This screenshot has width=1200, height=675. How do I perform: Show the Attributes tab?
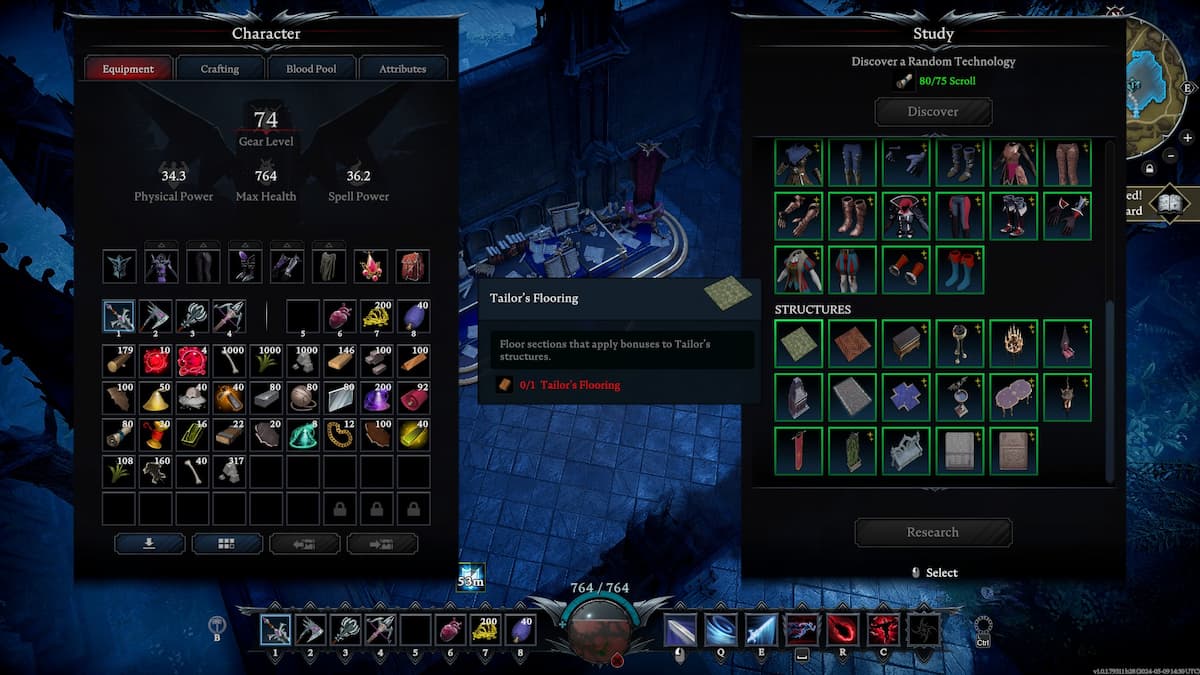(x=402, y=69)
